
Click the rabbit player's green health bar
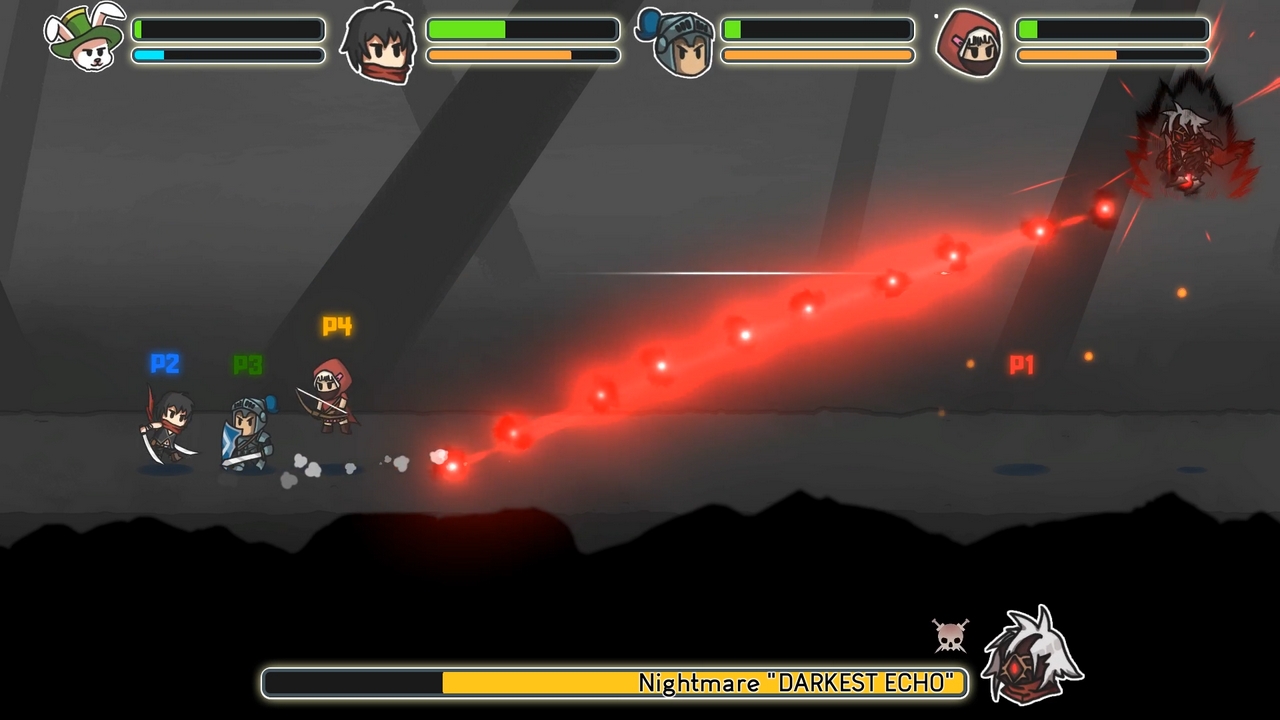[x=228, y=28]
